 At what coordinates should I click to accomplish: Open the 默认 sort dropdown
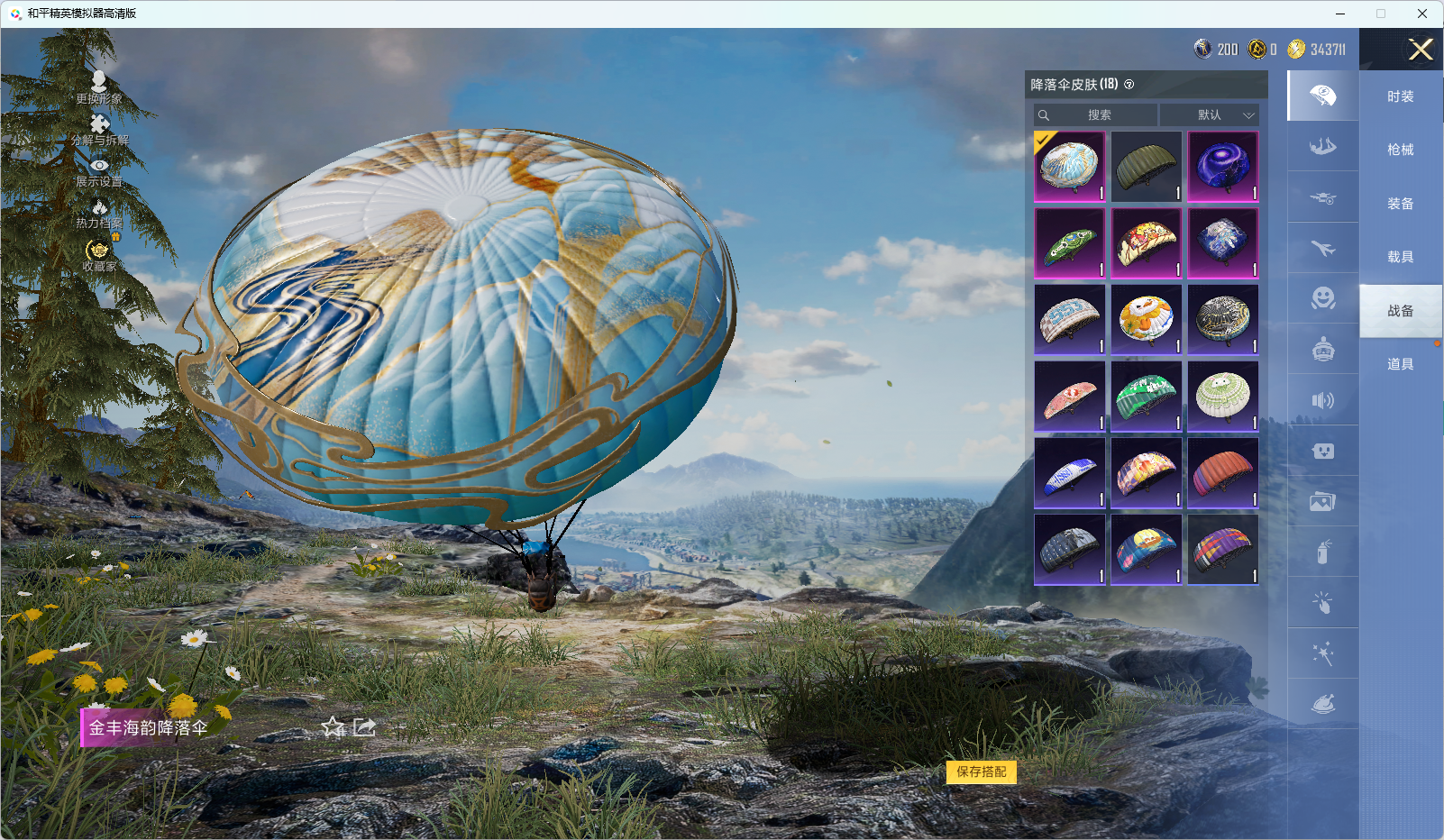coord(1209,115)
